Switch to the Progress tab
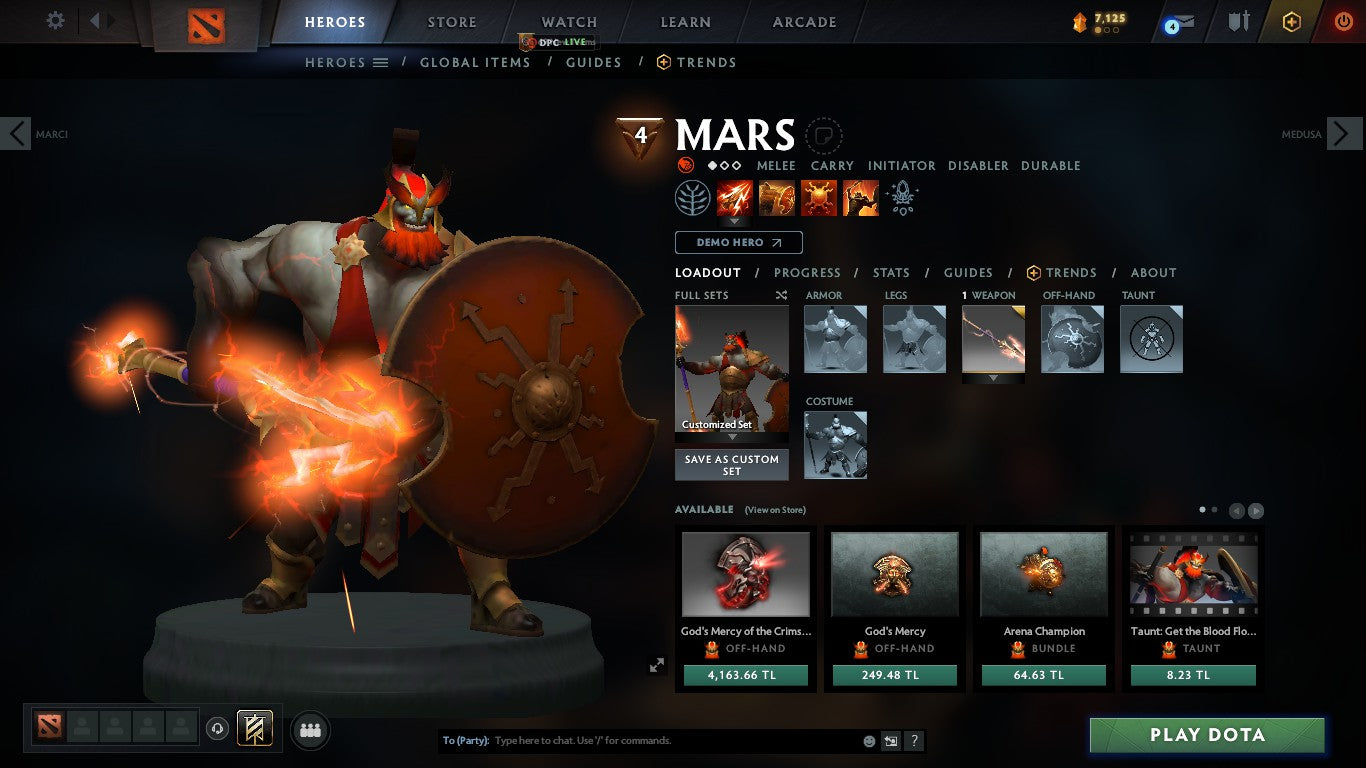This screenshot has height=768, width=1366. pyautogui.click(x=808, y=272)
